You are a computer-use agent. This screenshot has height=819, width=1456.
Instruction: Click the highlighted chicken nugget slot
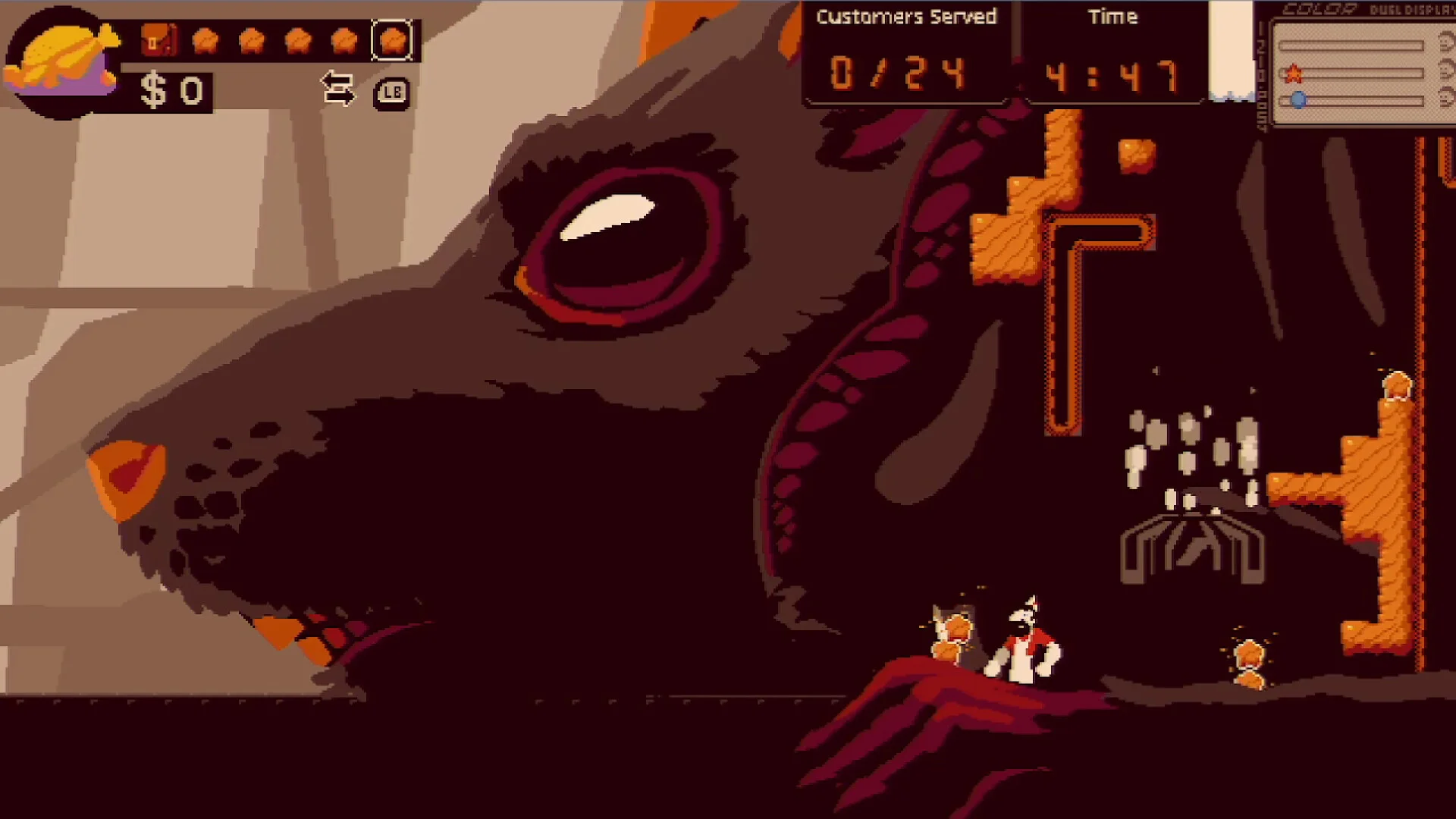click(x=392, y=40)
